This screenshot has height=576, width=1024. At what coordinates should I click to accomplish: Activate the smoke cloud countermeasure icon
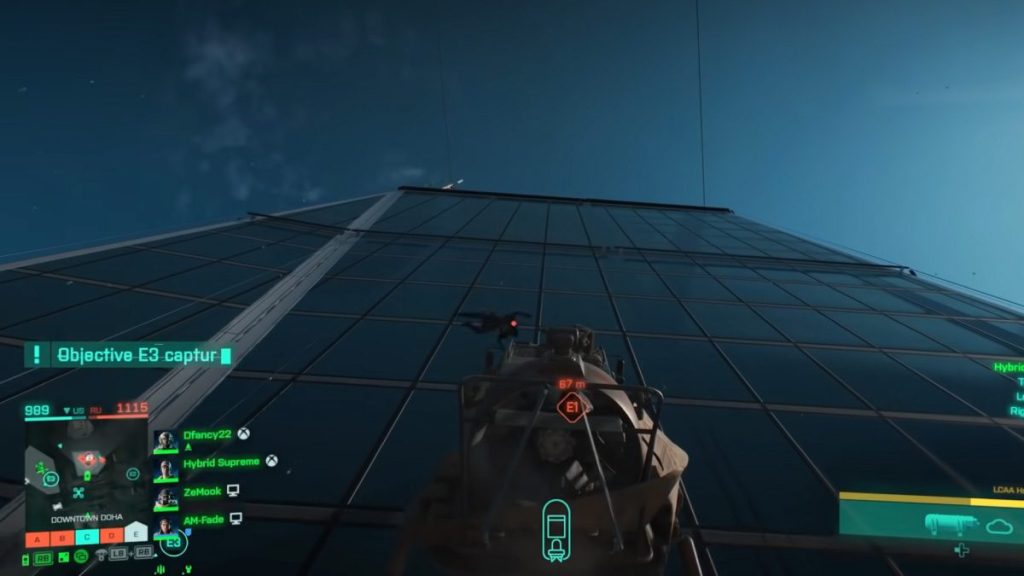(x=998, y=526)
